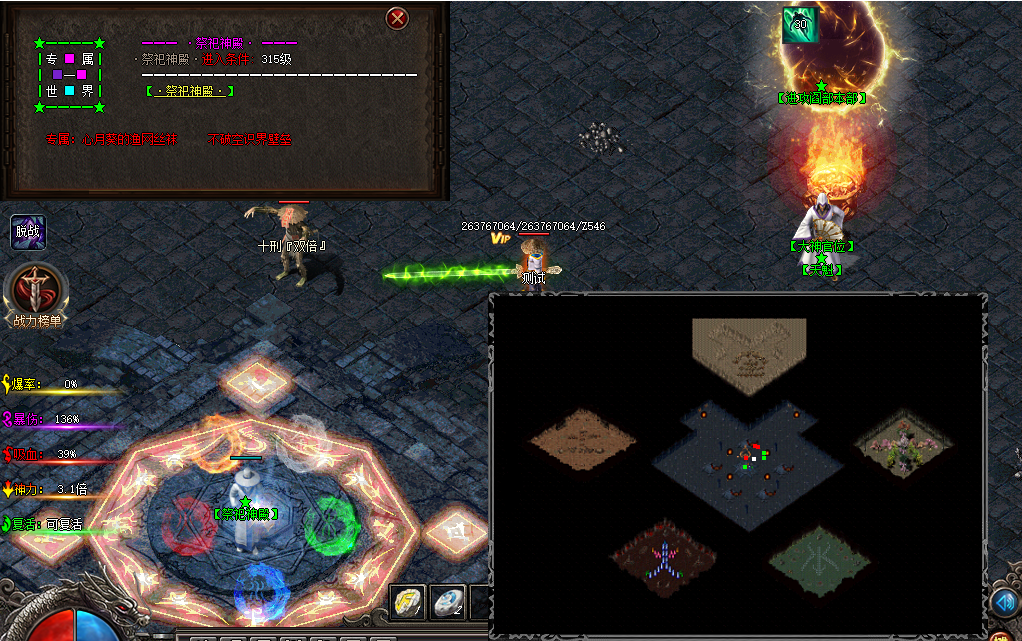This screenshot has height=641, width=1022.
Task: Use the yellow rune stone in hotbar slot 1
Action: point(407,602)
